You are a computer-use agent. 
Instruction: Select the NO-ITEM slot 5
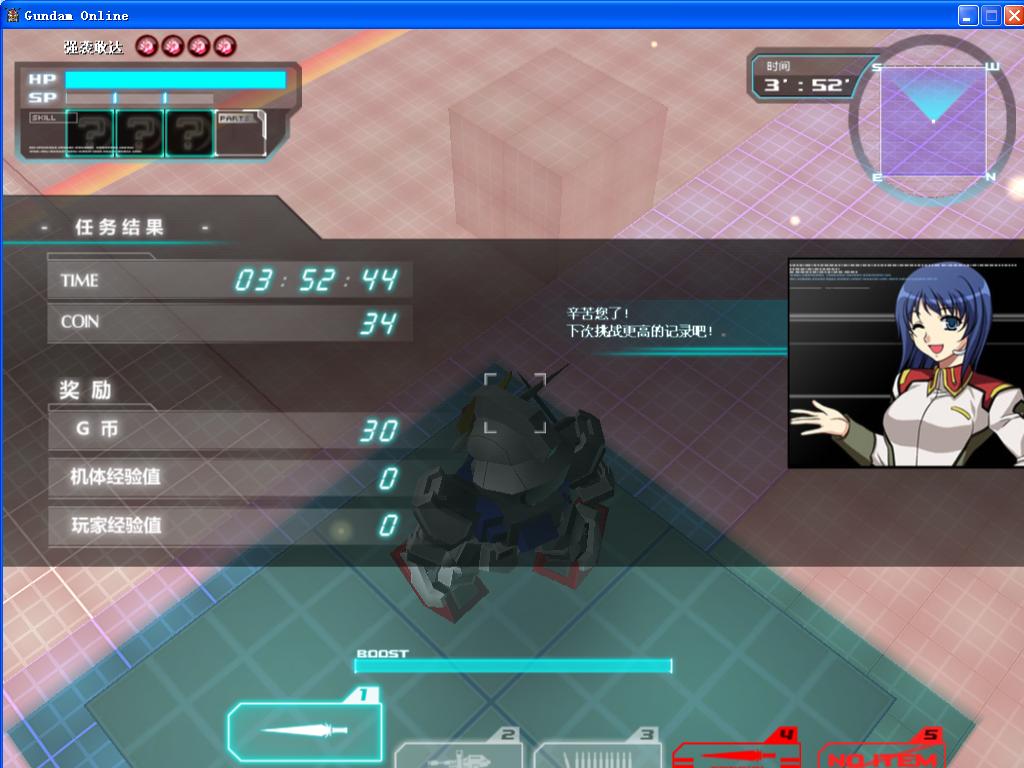click(880, 754)
